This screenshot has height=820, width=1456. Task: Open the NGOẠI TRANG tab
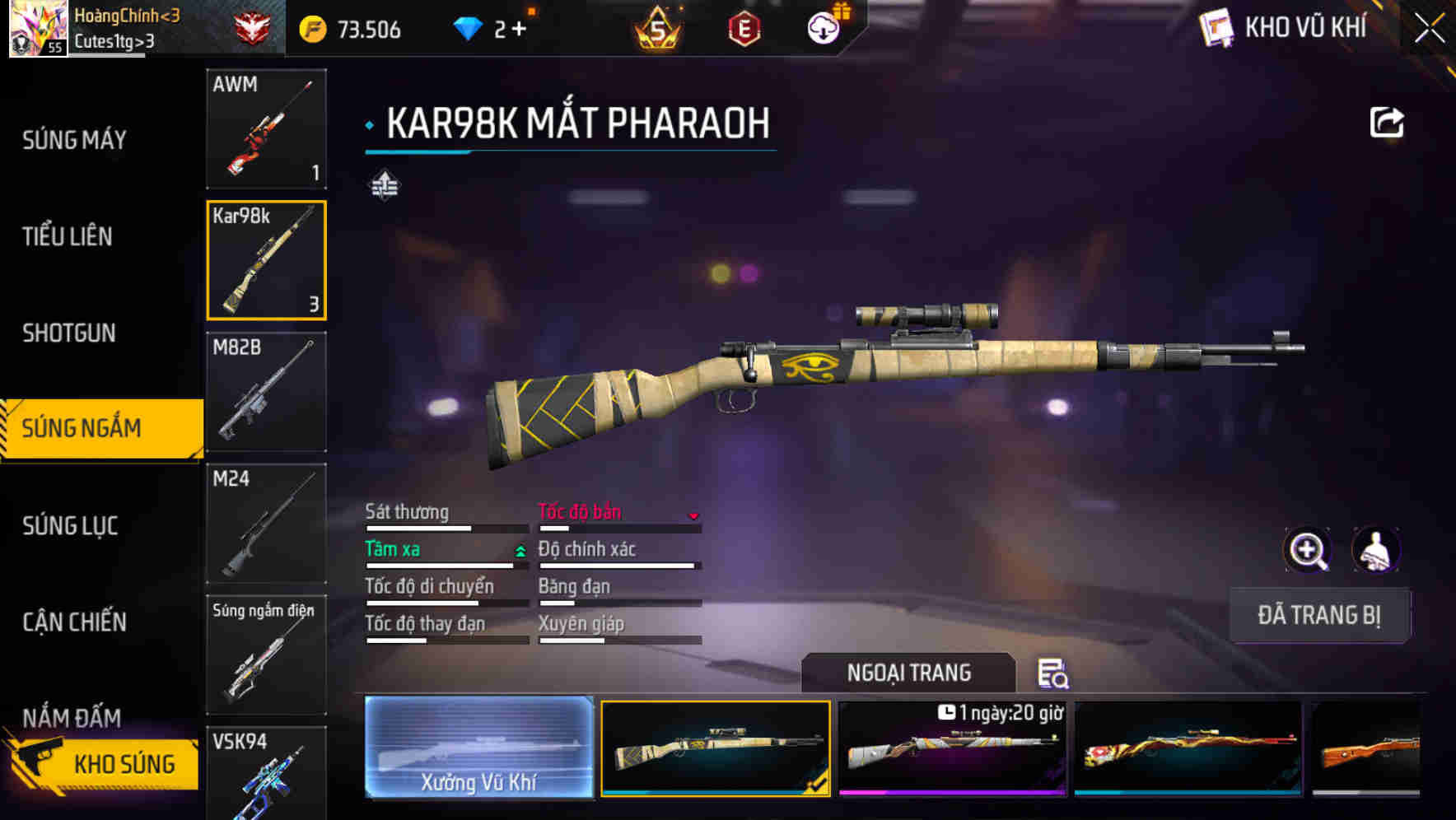[x=908, y=672]
